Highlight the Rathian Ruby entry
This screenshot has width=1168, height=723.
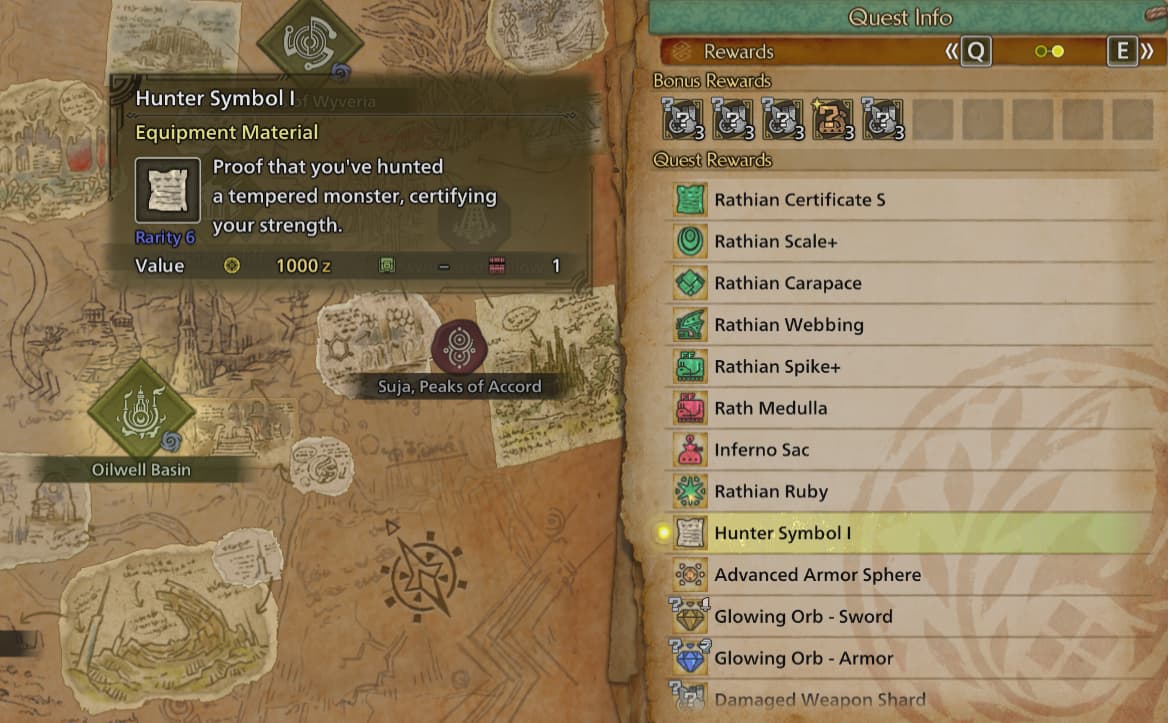770,492
